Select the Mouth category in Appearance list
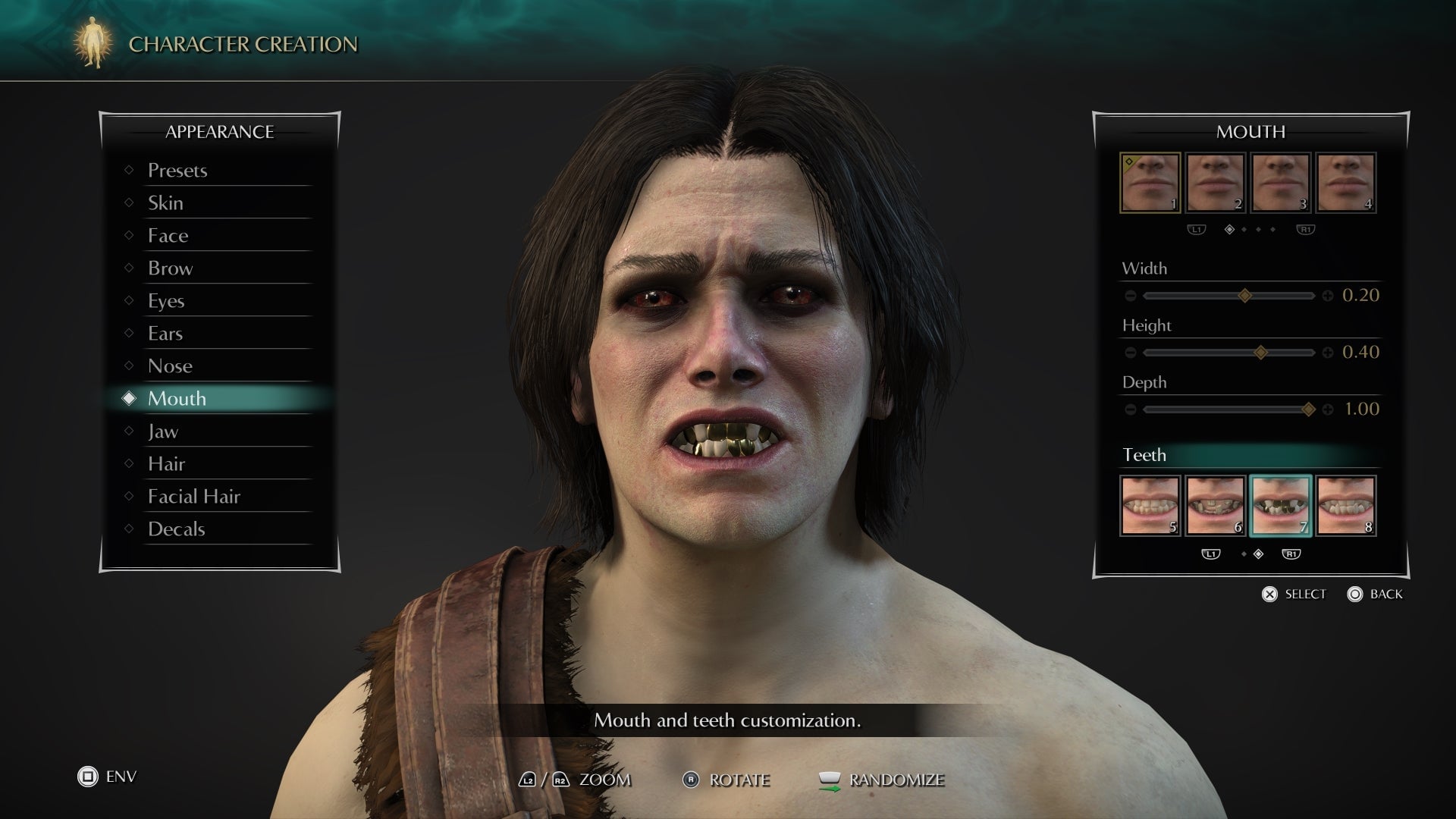The width and height of the screenshot is (1456, 819). pos(177,399)
